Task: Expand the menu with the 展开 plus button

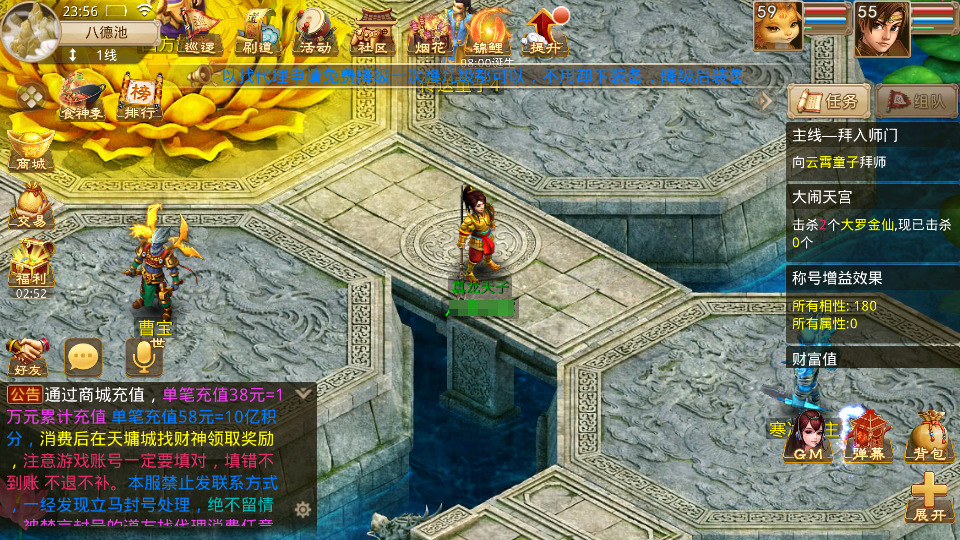Action: click(929, 497)
